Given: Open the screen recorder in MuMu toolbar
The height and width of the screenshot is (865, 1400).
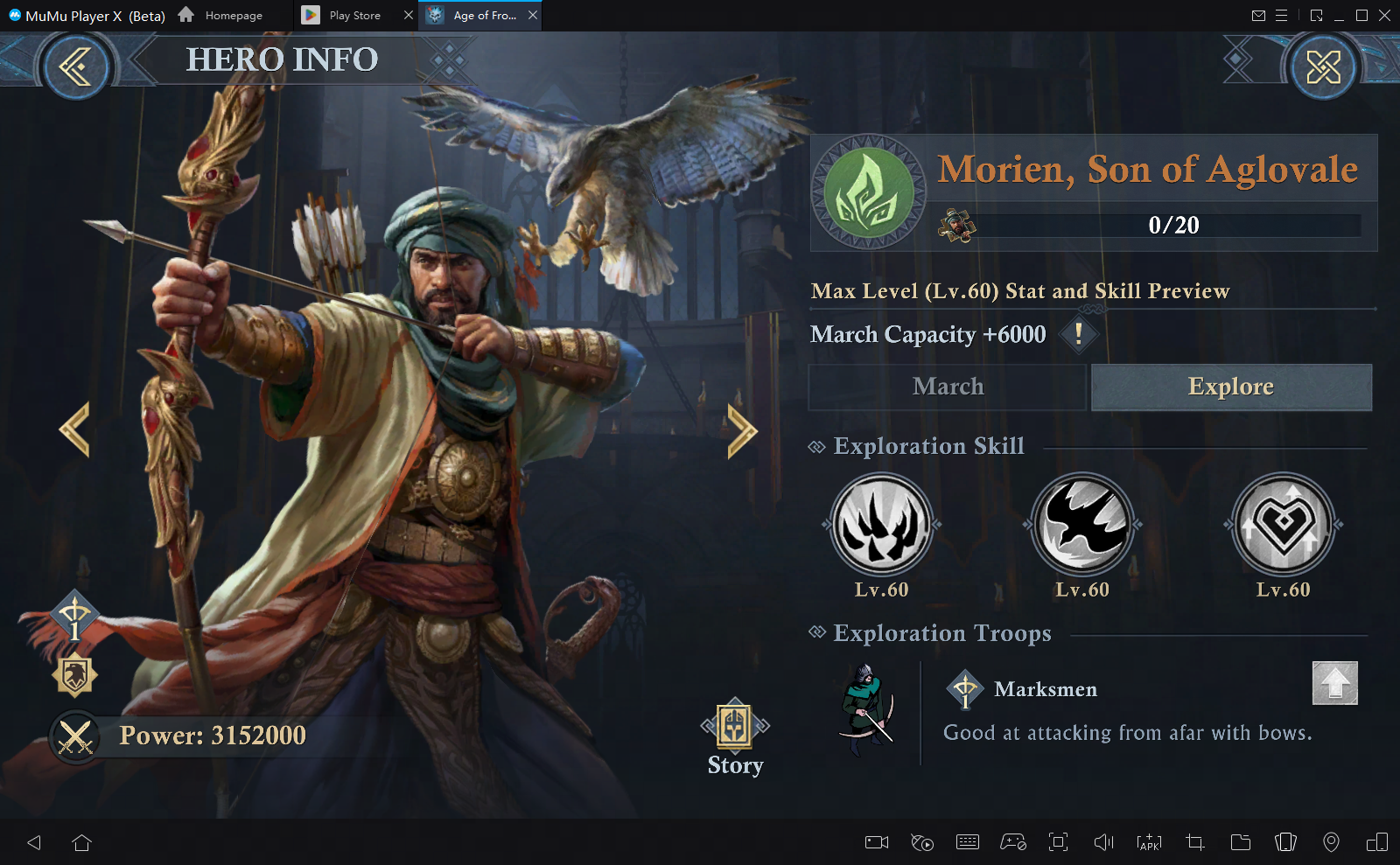Looking at the screenshot, I should pyautogui.click(x=875, y=842).
